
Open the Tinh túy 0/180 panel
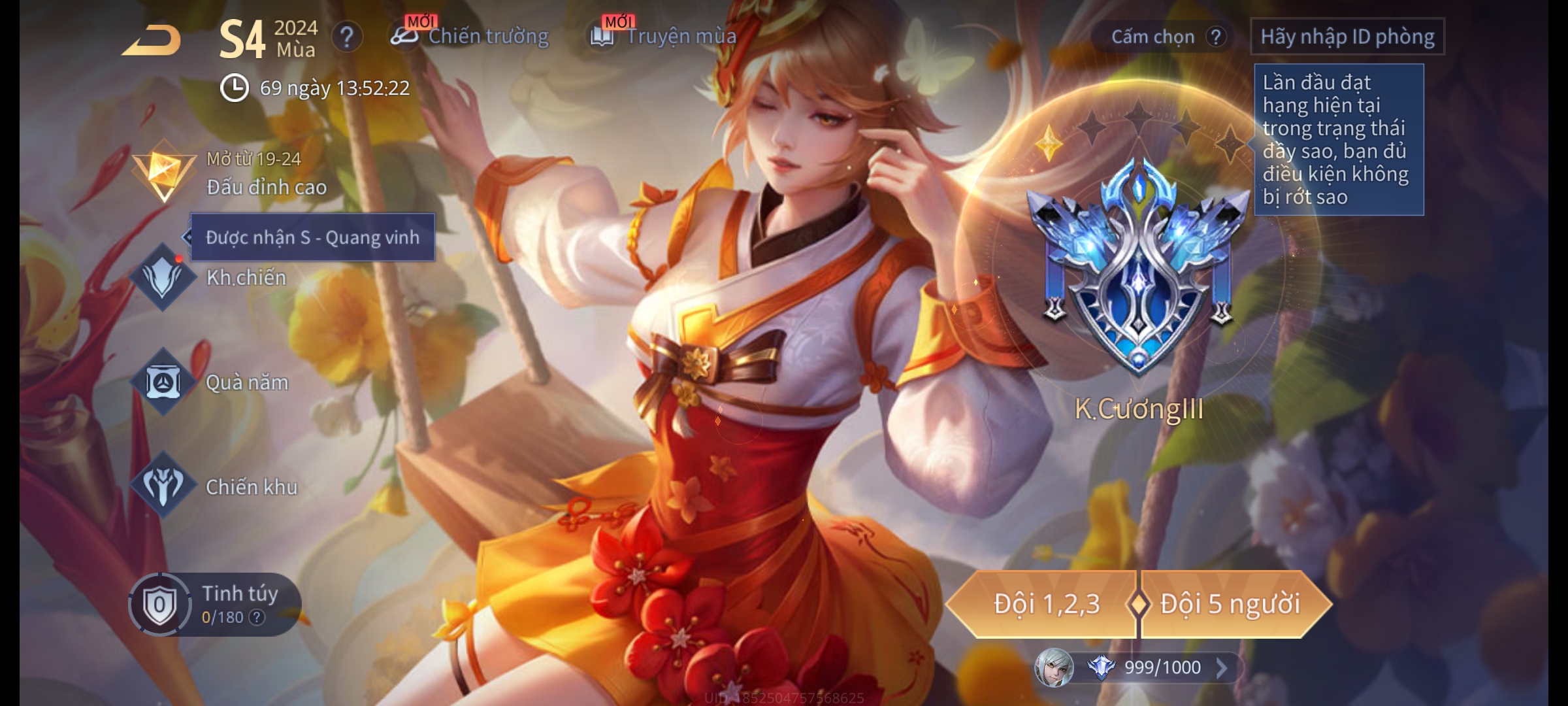click(216, 605)
